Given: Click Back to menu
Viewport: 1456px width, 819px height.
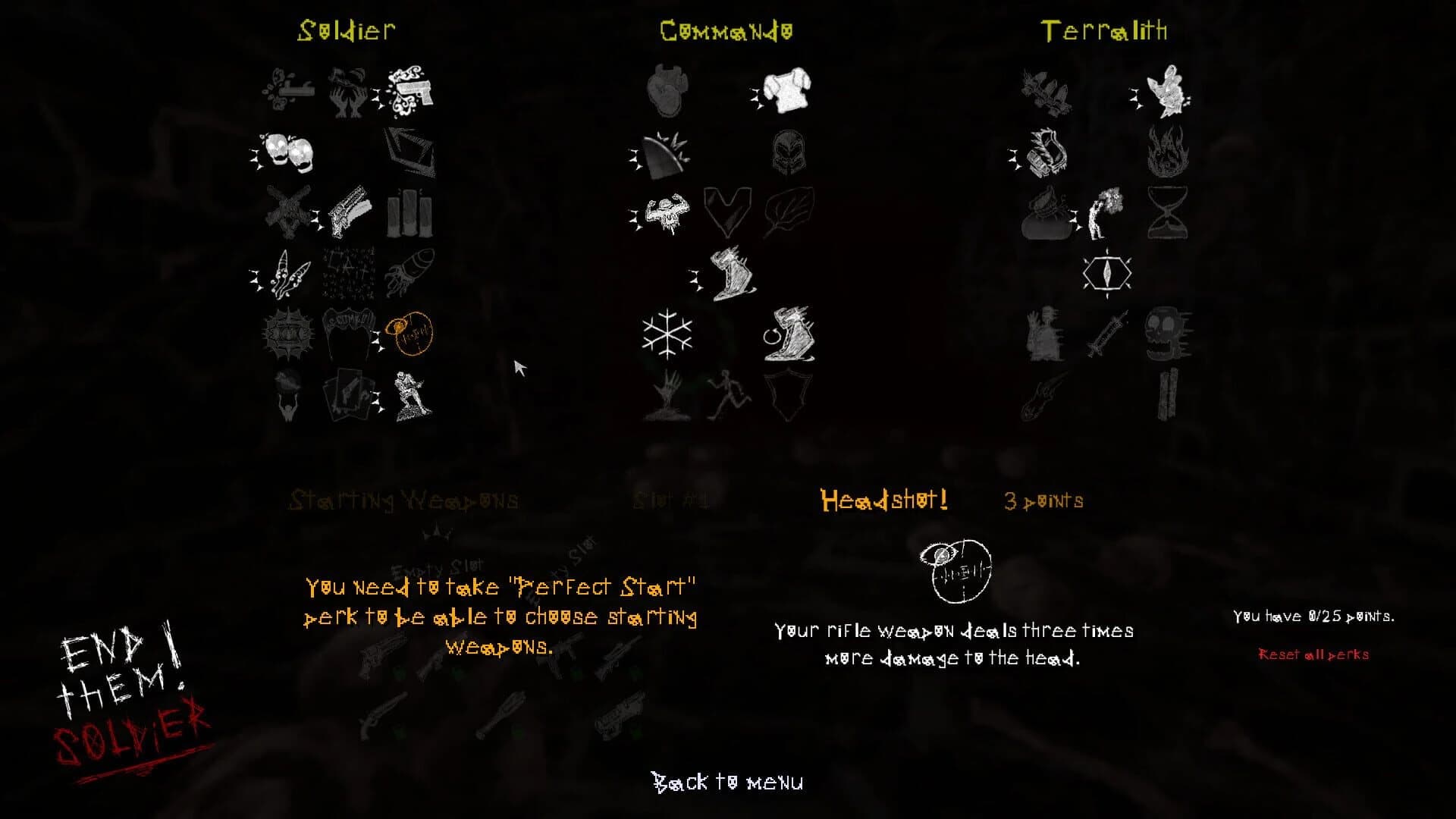Looking at the screenshot, I should tap(727, 781).
